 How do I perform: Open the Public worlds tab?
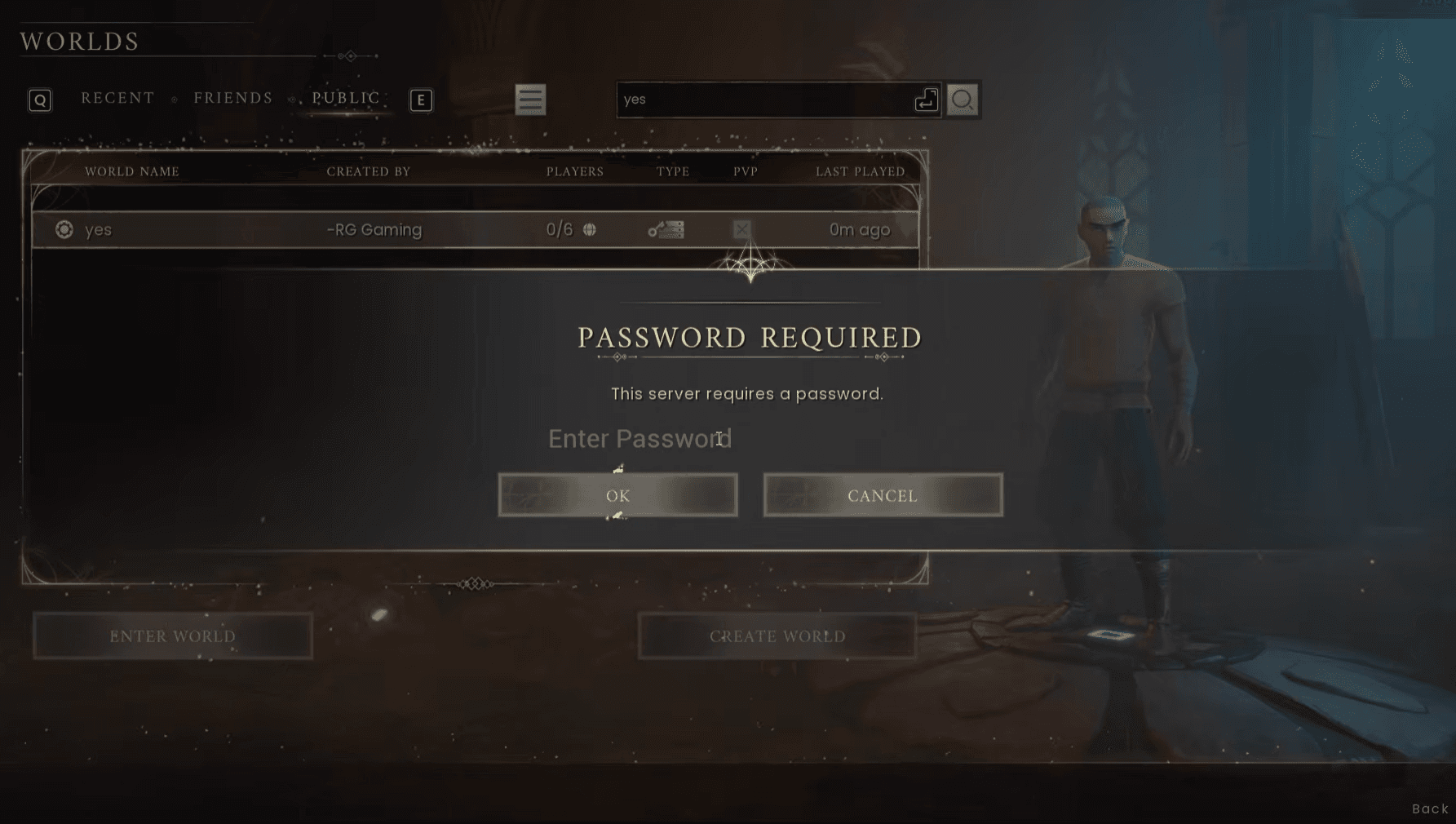pyautogui.click(x=344, y=97)
